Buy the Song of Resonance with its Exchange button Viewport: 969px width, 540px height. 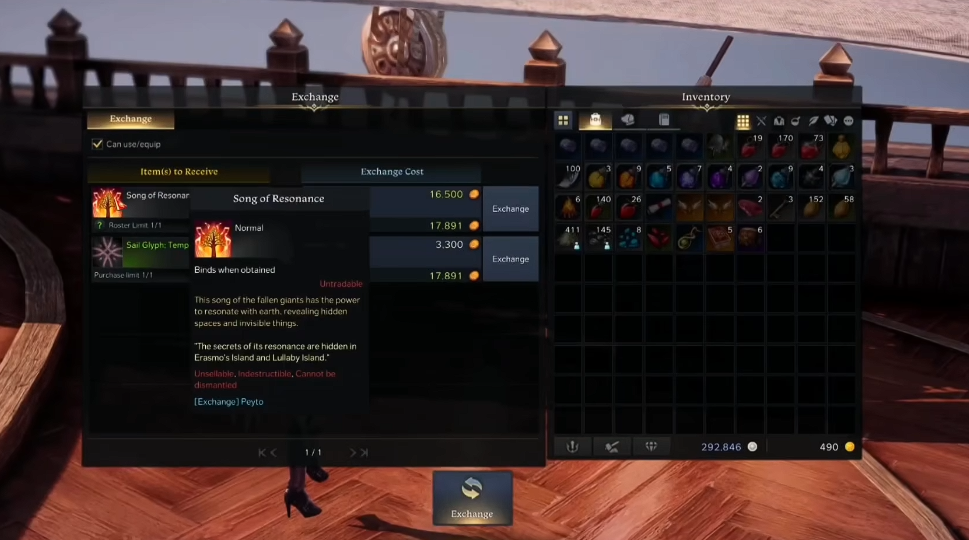(510, 209)
